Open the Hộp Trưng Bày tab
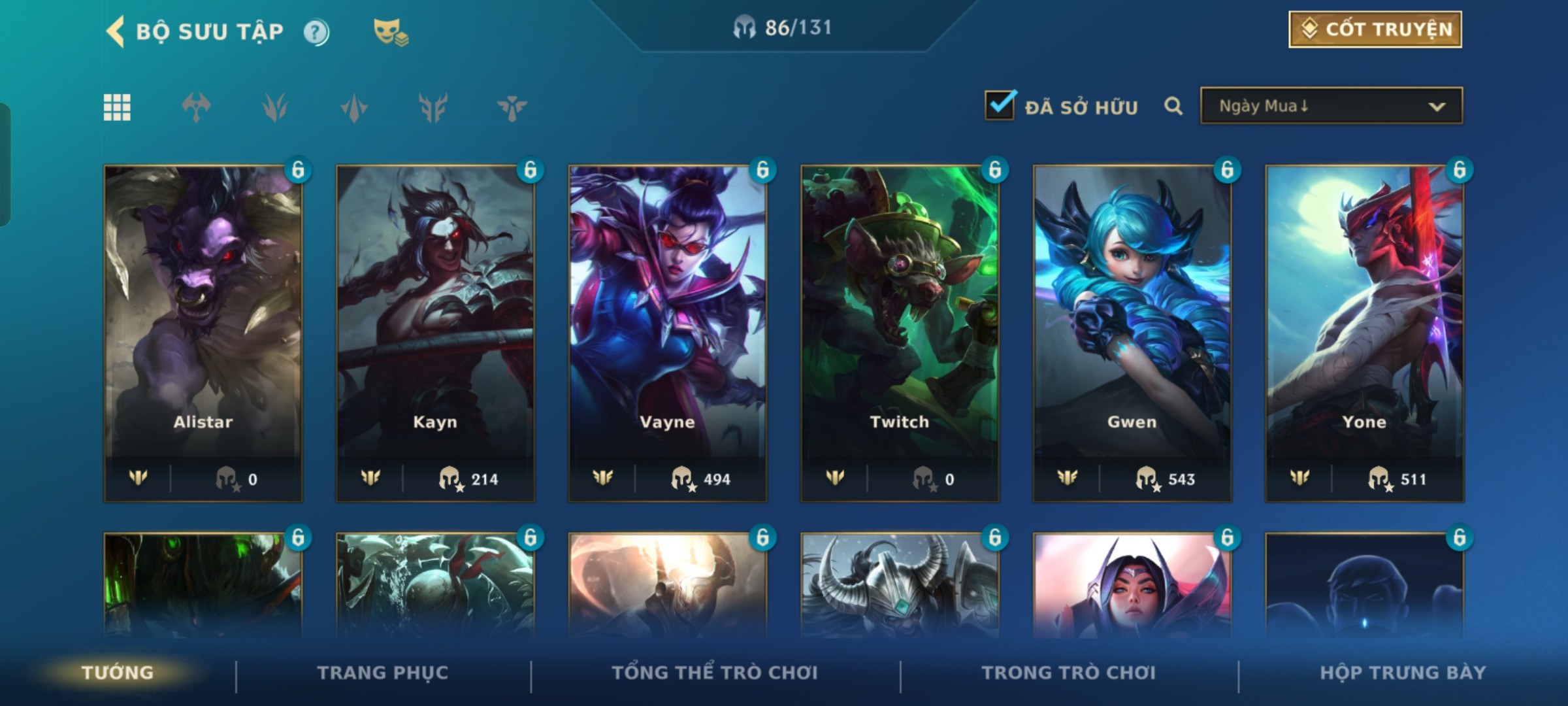The height and width of the screenshot is (706, 1568). 1403,673
